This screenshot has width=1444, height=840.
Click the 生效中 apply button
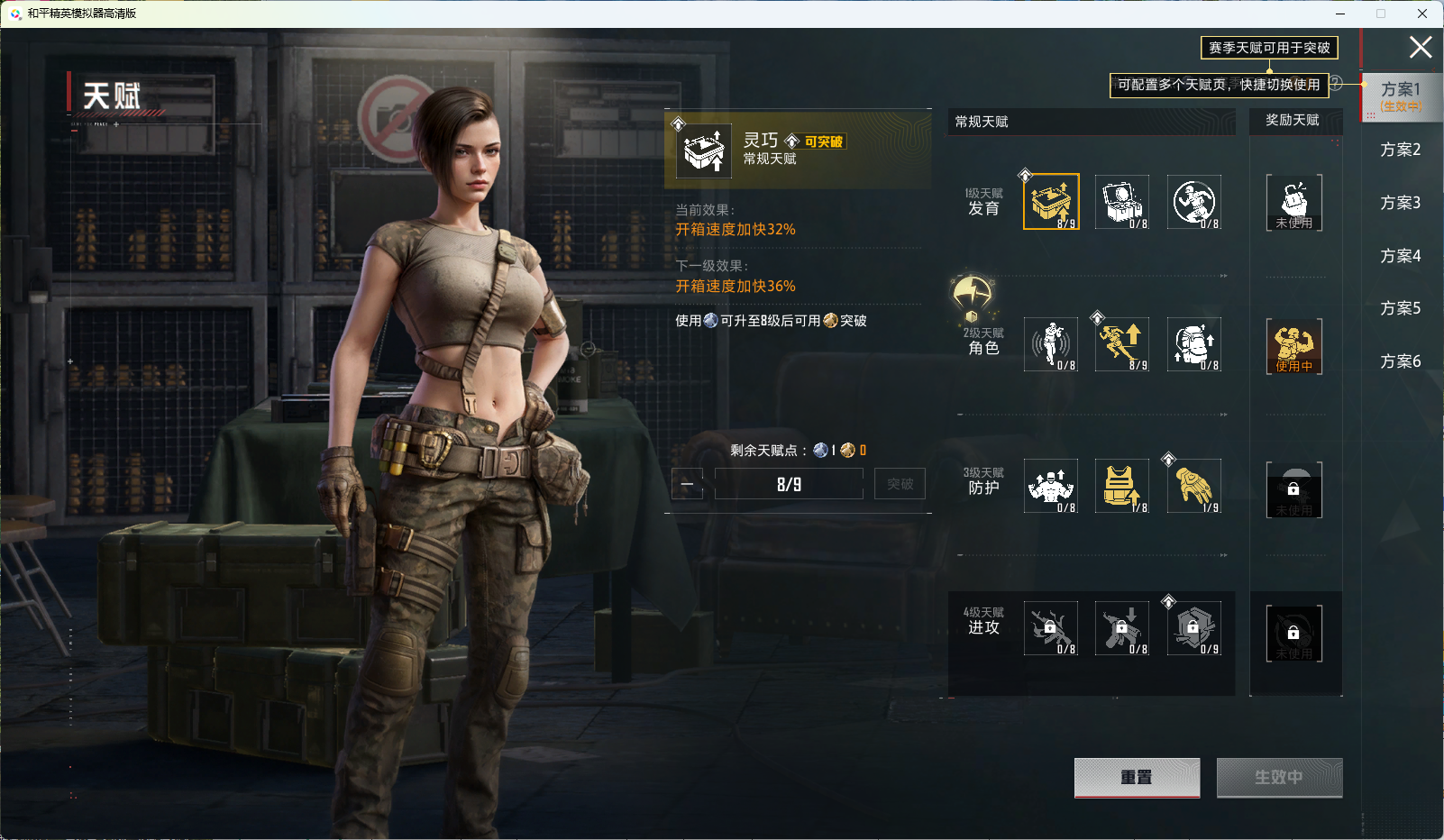tap(1279, 777)
